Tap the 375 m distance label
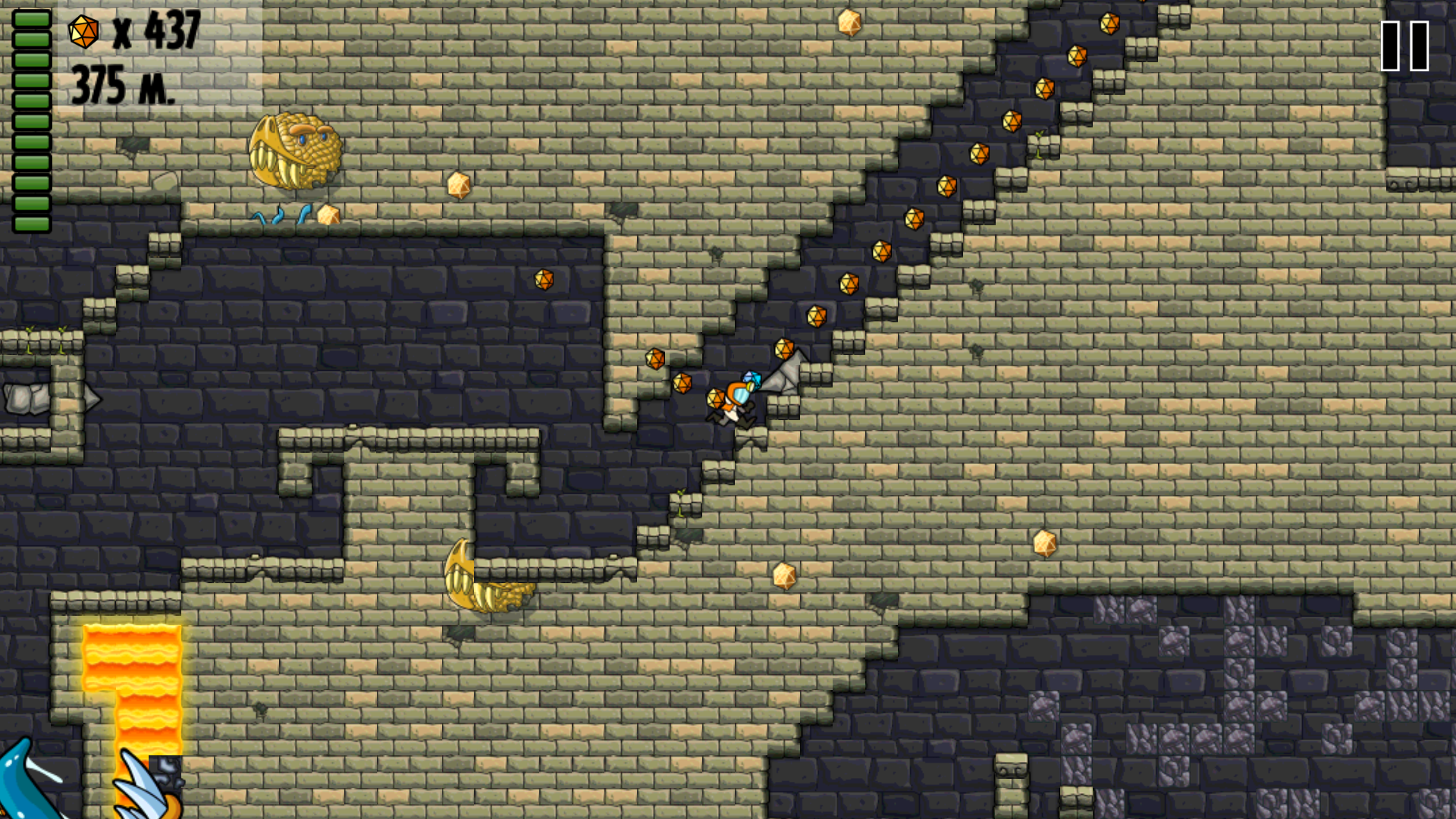Viewport: 1456px width, 819px height. [x=123, y=82]
